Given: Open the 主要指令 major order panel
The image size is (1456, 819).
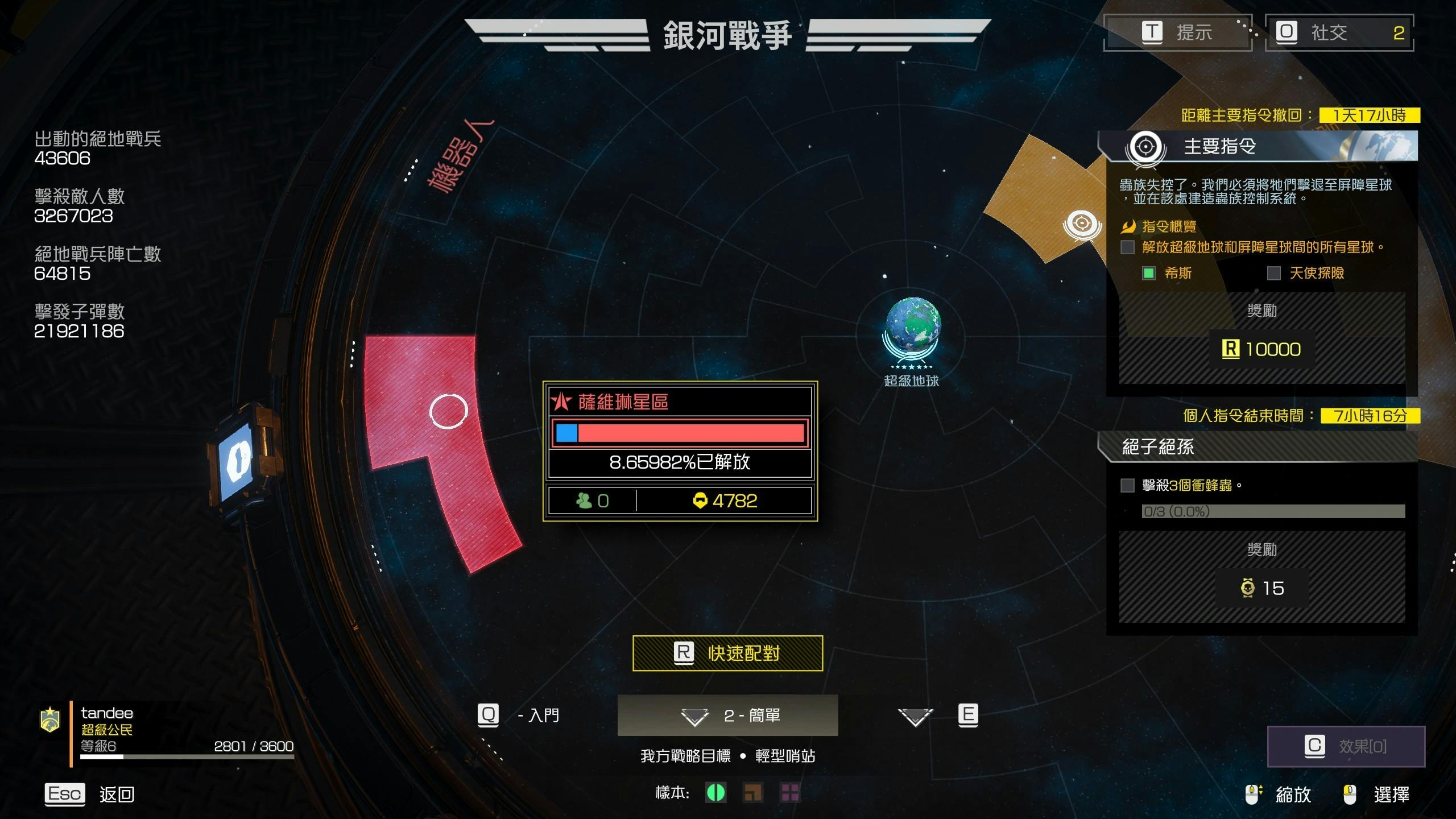Looking at the screenshot, I should [1257, 147].
